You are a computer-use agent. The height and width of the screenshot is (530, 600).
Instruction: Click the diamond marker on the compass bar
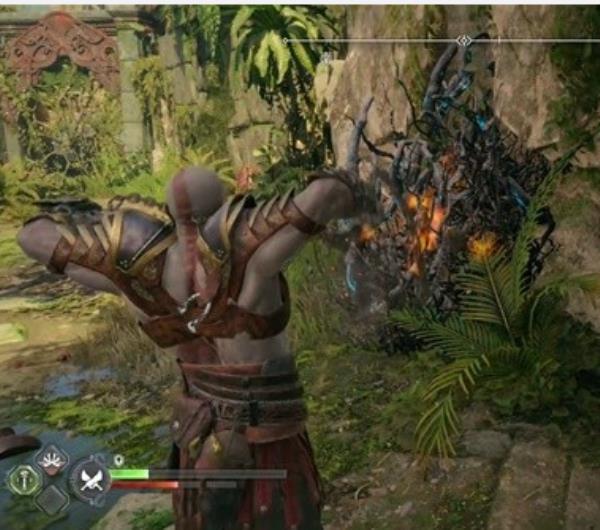point(463,41)
